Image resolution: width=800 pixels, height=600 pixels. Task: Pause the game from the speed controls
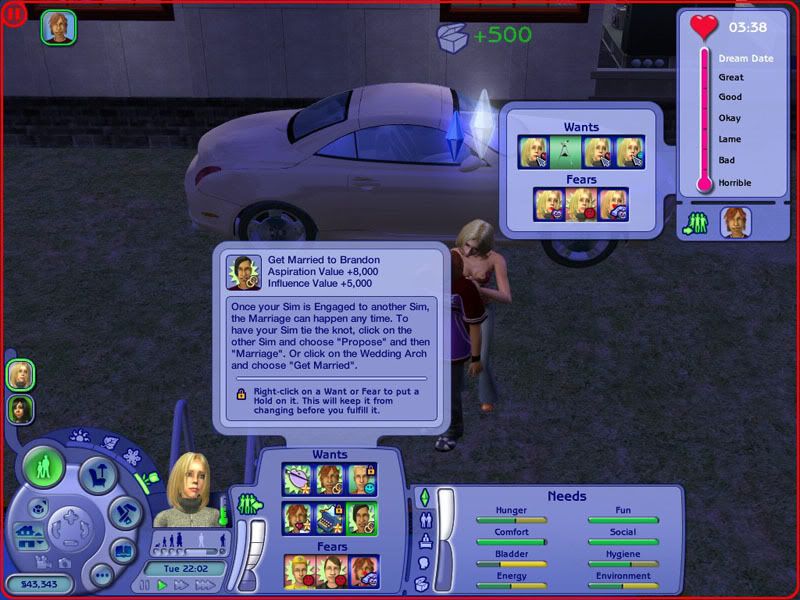pos(144,585)
